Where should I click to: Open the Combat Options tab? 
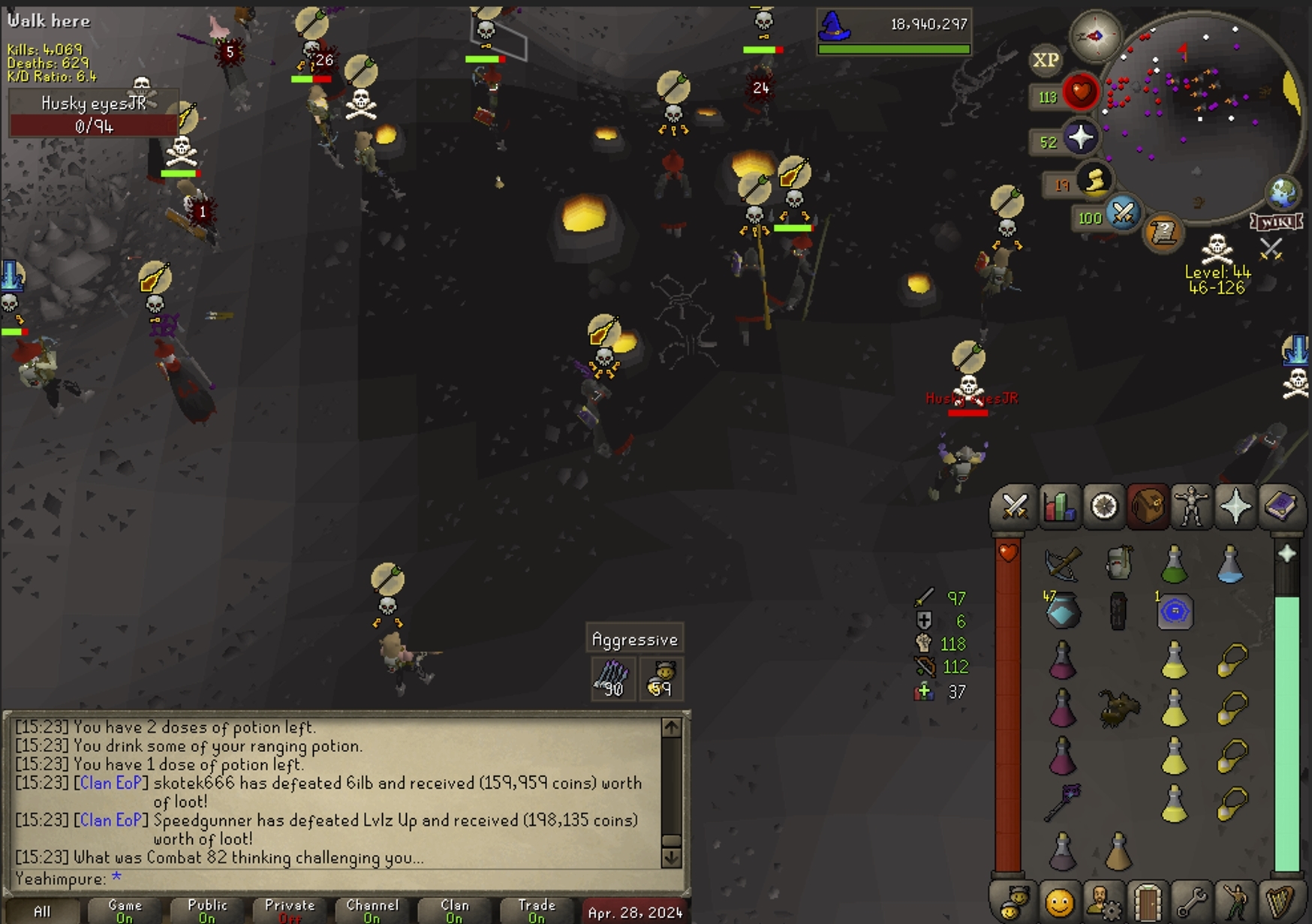pos(1015,507)
